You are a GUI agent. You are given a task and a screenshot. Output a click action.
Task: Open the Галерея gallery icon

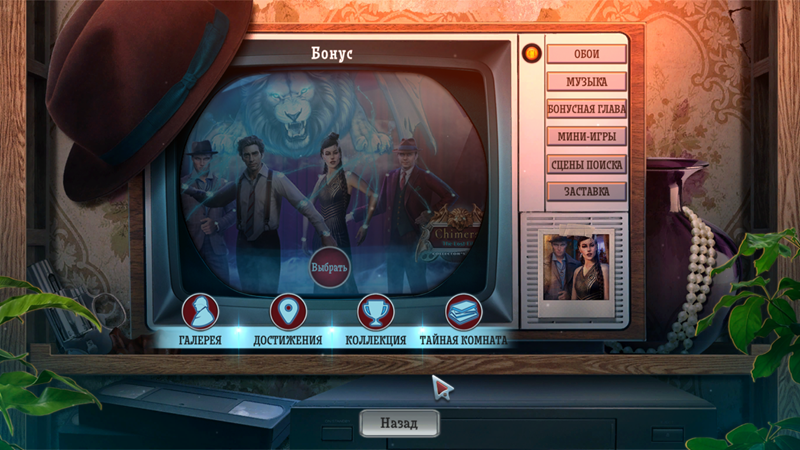(200, 313)
